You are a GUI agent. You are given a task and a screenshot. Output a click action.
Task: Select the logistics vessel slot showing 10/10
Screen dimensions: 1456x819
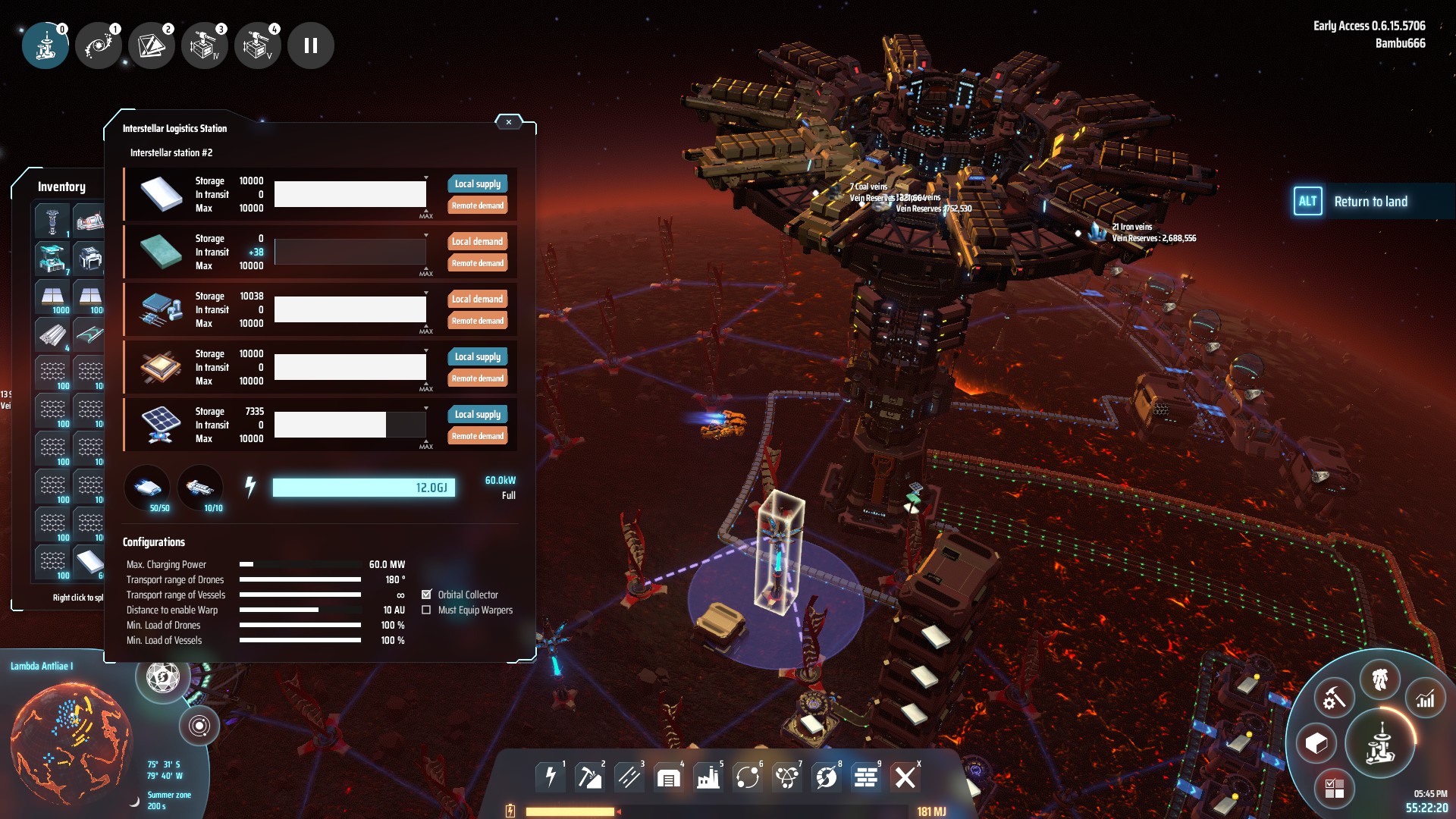click(x=201, y=488)
